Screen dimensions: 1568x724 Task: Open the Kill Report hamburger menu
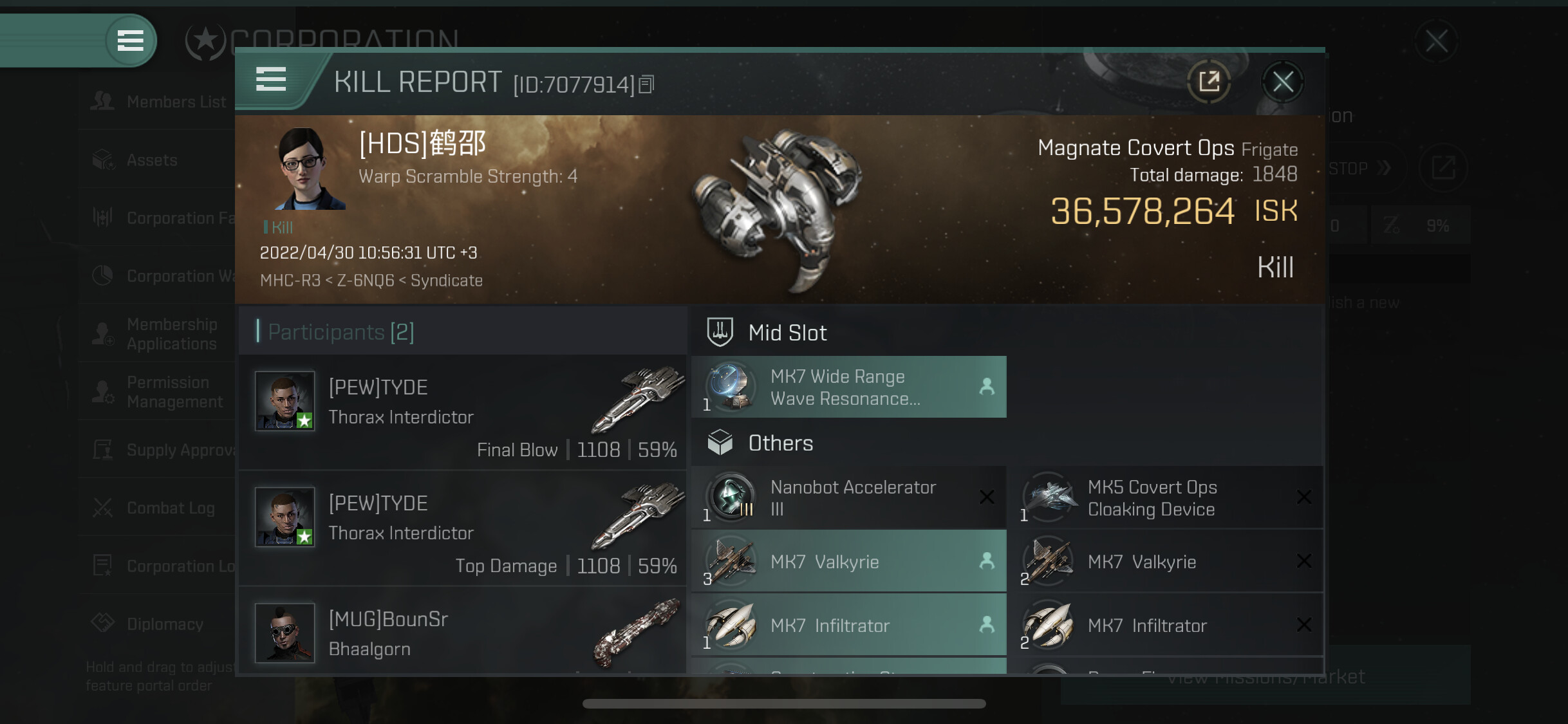[271, 79]
